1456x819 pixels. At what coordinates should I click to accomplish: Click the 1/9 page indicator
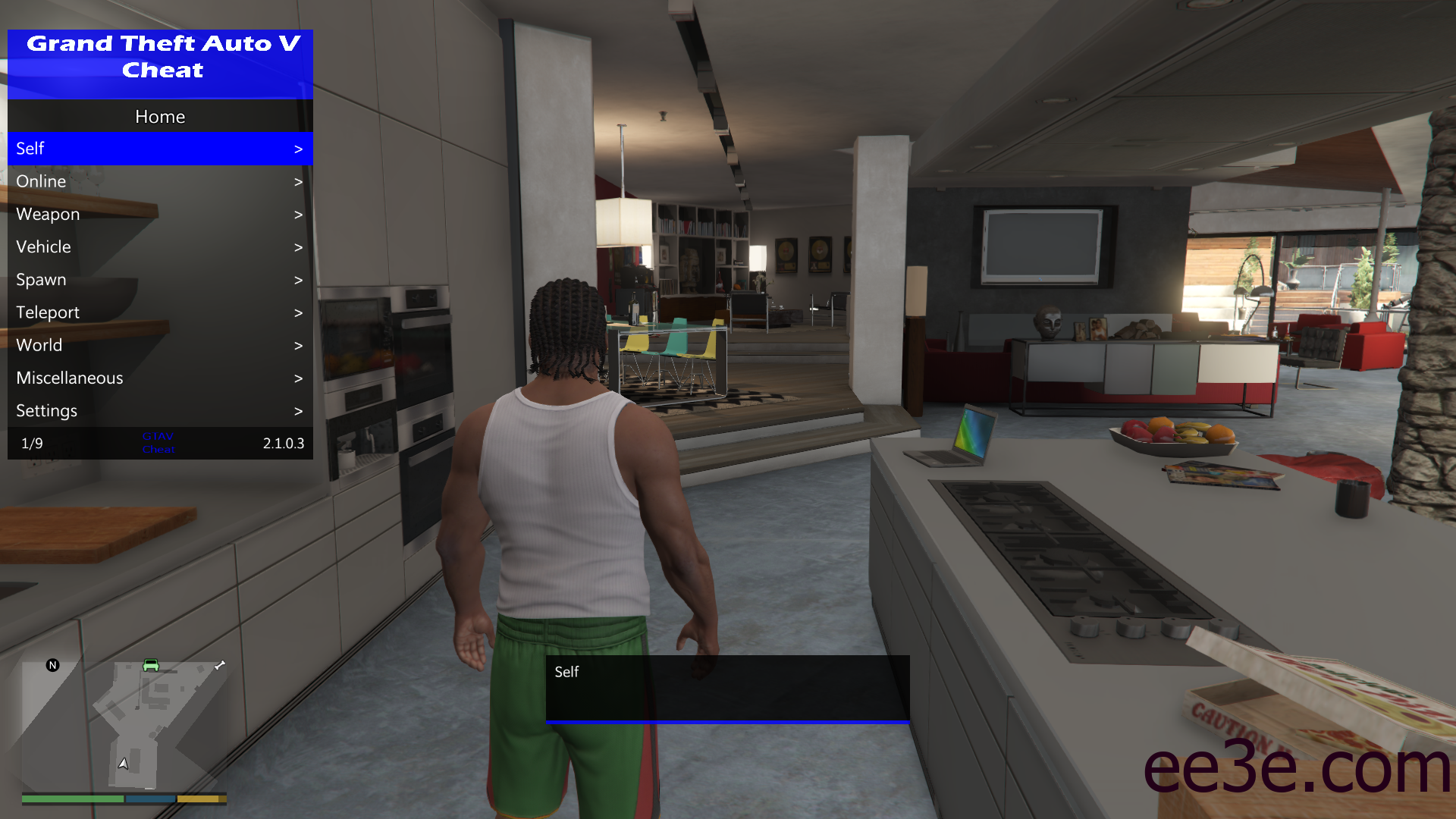pyautogui.click(x=32, y=443)
